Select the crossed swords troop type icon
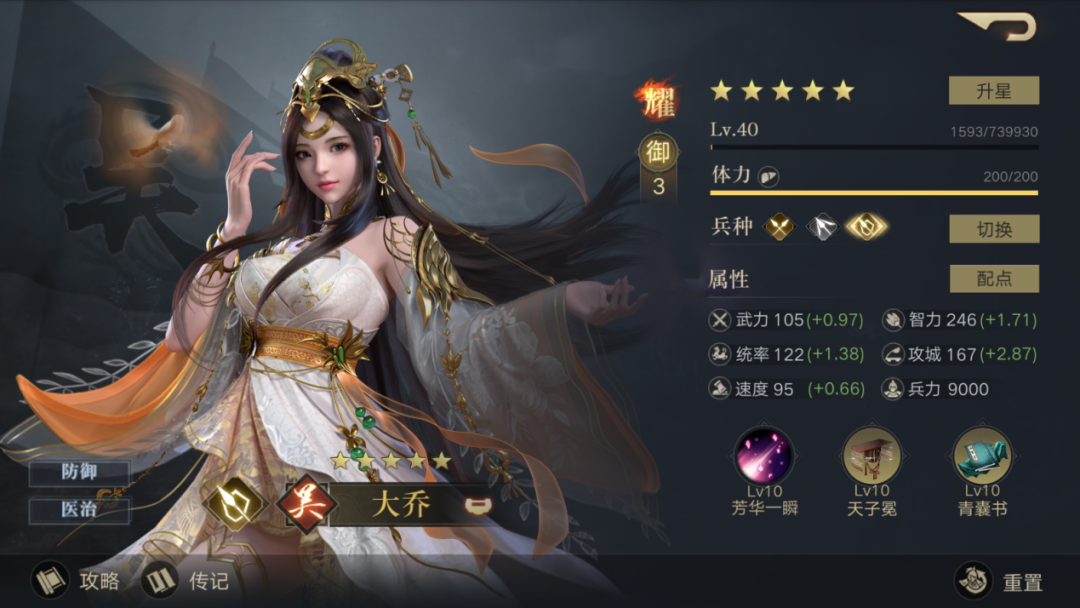1080x608 pixels. [779, 228]
